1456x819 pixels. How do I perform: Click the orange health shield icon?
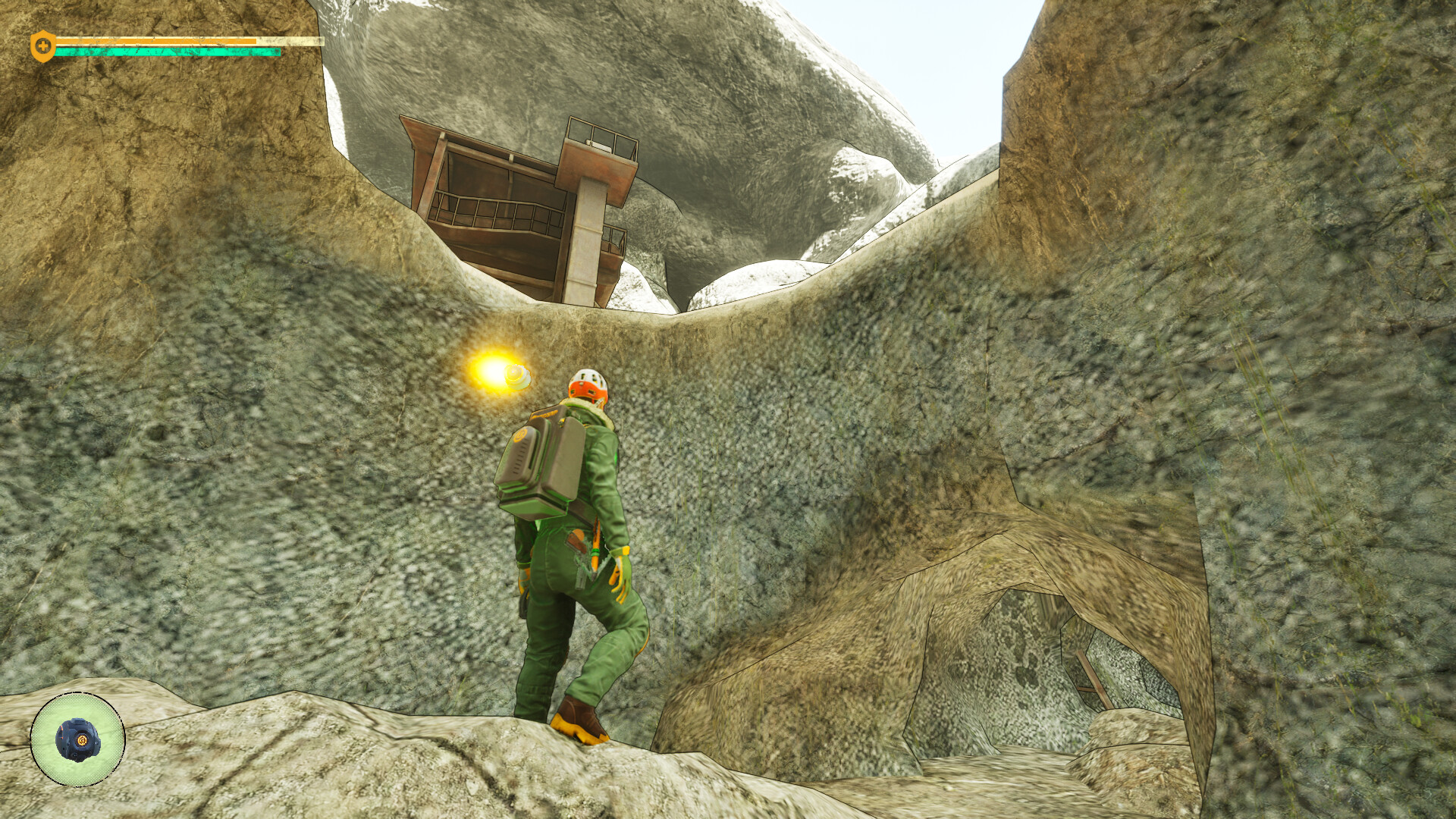click(42, 46)
